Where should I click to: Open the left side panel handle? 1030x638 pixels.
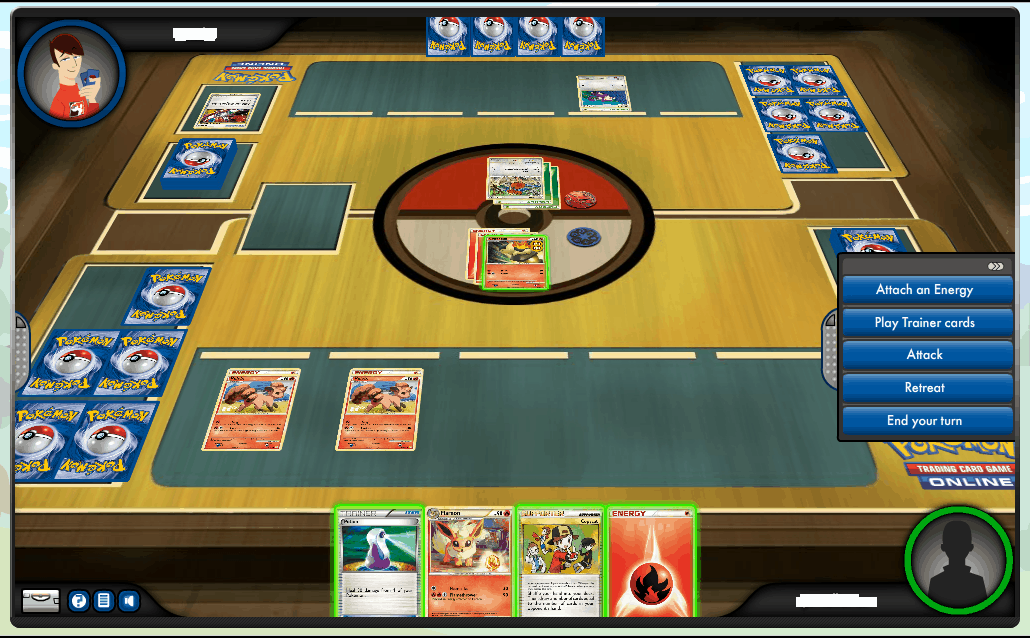coord(19,345)
